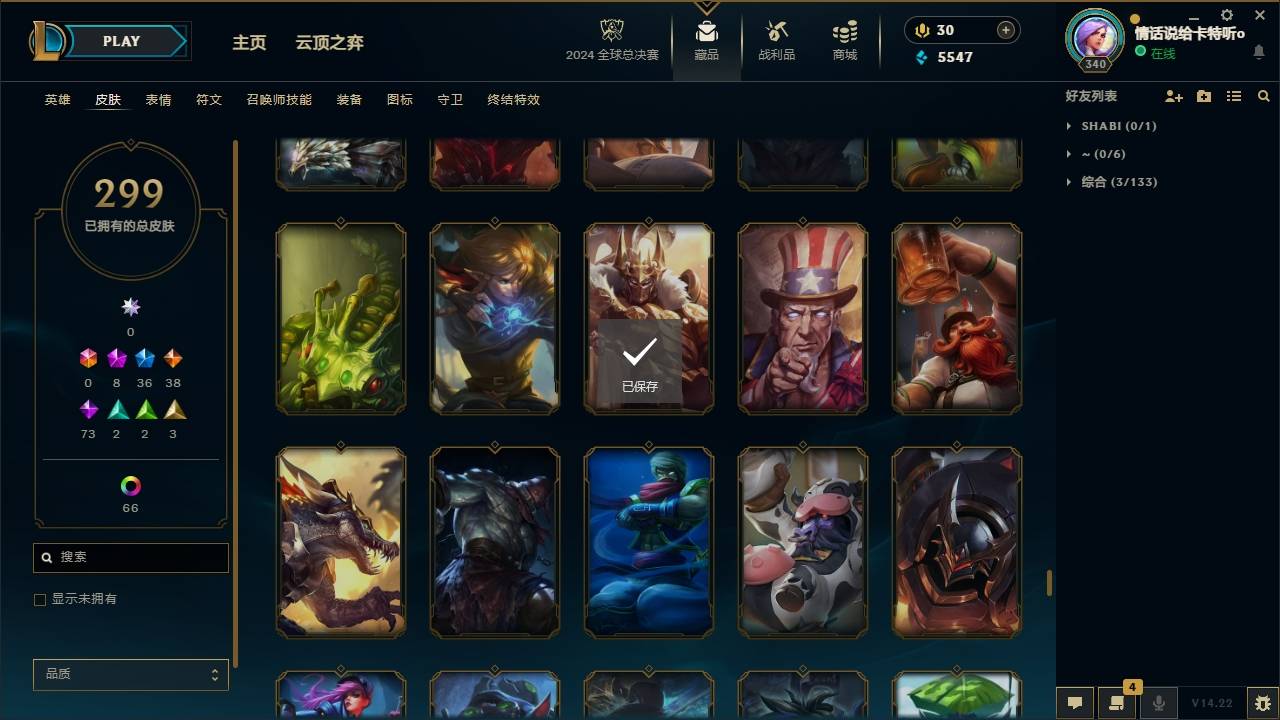
Task: Click the add friend icon
Action: (1174, 96)
